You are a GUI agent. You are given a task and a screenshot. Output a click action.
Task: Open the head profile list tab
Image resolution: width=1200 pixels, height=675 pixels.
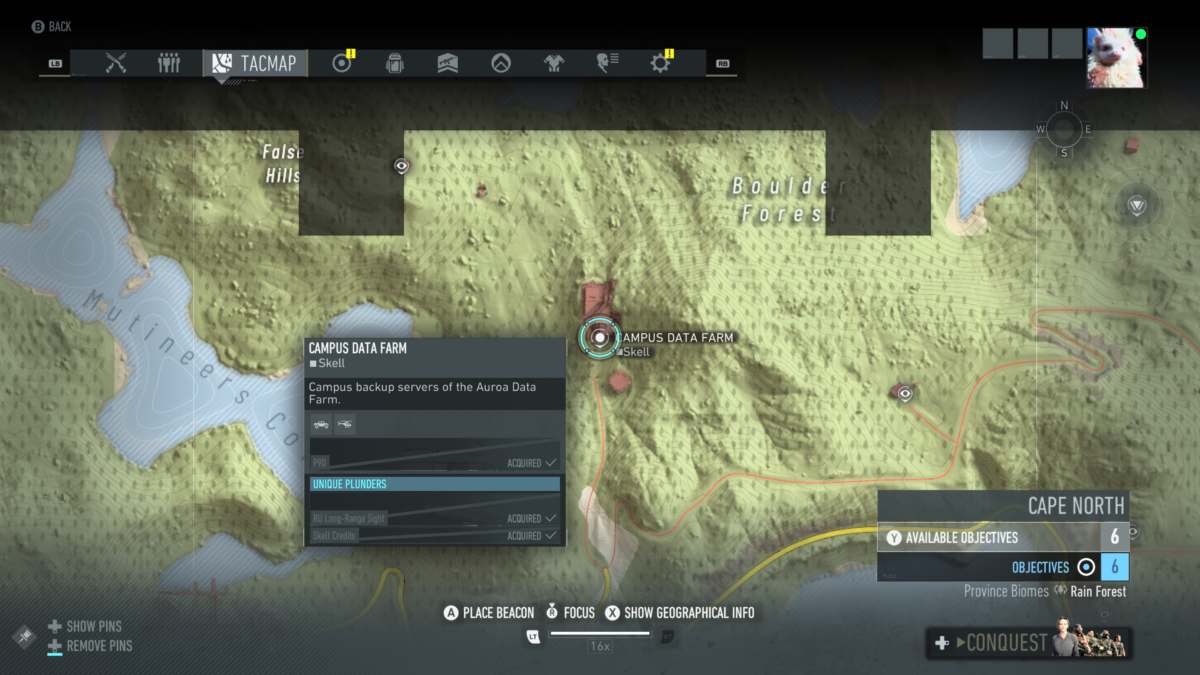(x=607, y=63)
